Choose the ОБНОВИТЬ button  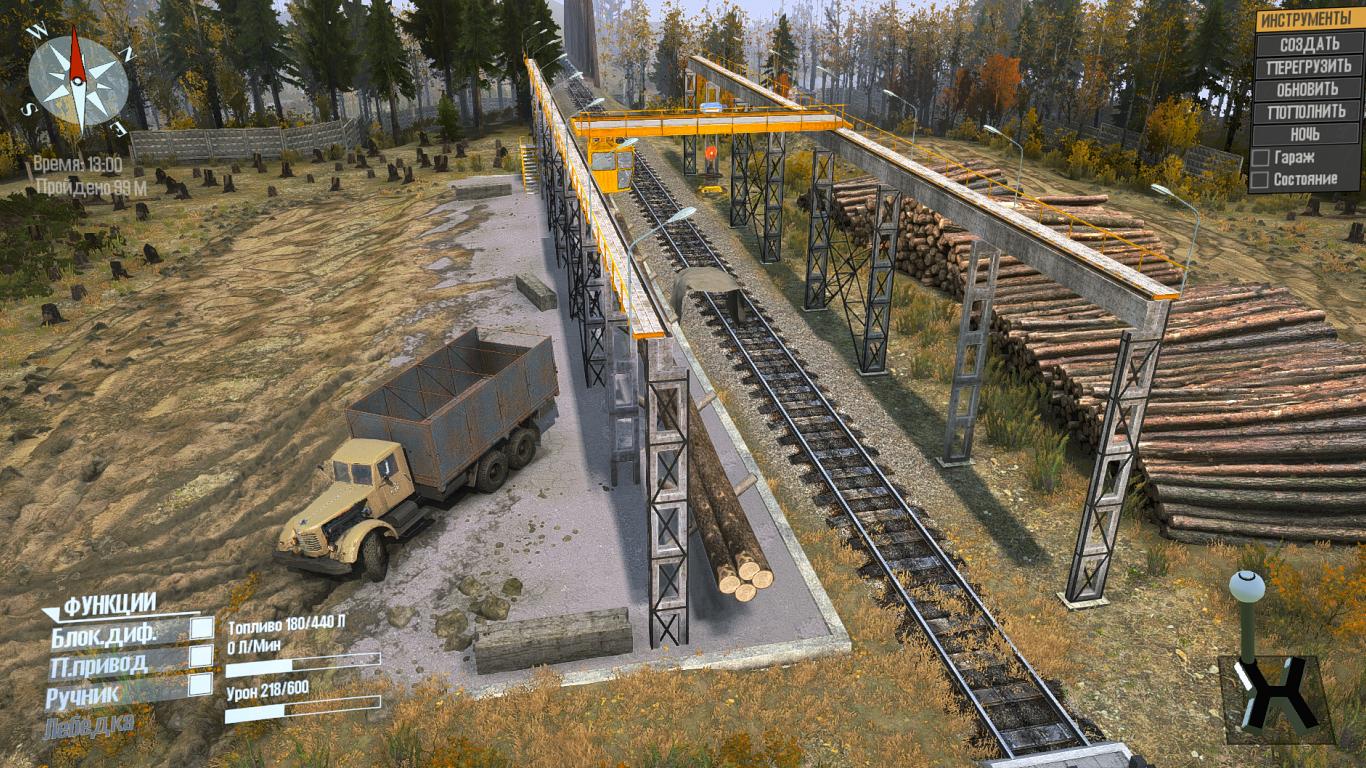tap(1309, 89)
